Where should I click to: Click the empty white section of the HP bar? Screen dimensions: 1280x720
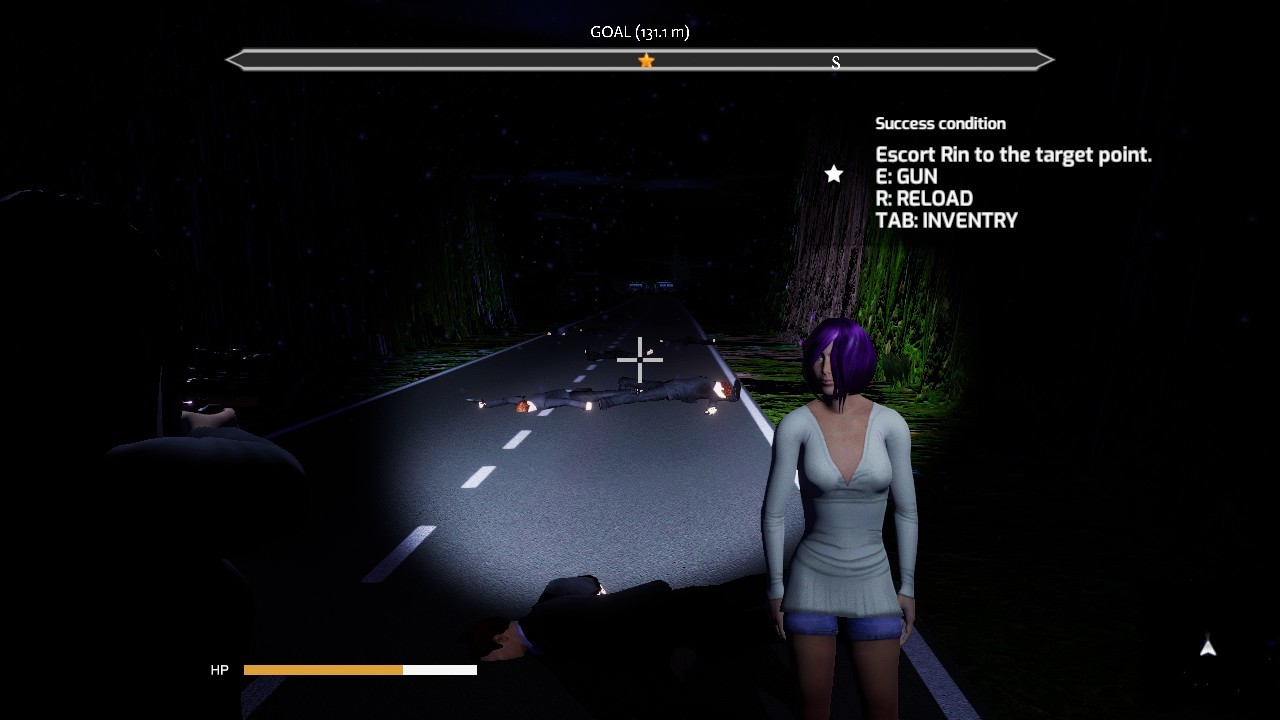[440, 670]
